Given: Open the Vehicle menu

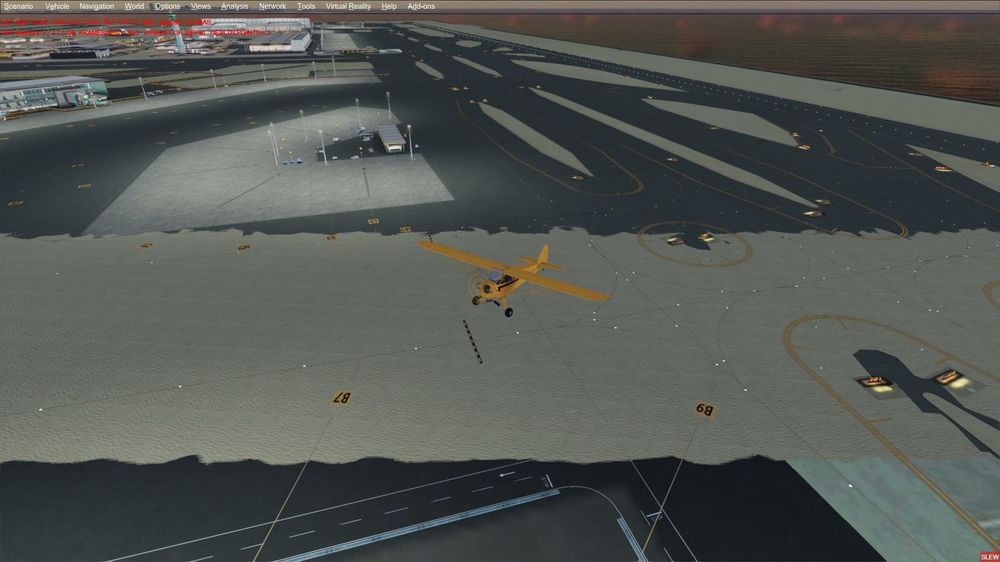Looking at the screenshot, I should (57, 6).
